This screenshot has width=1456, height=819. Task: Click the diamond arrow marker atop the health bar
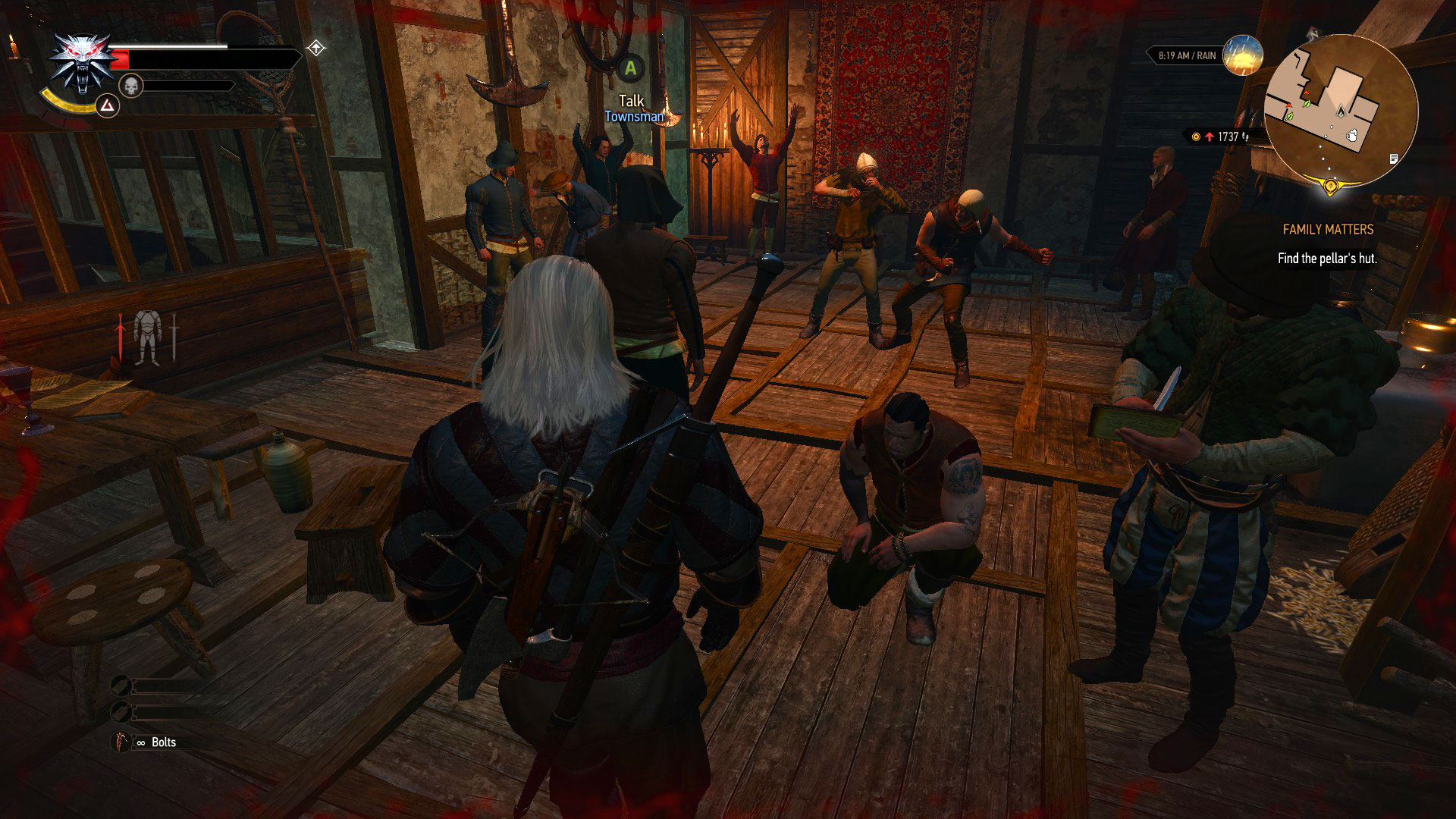[x=316, y=49]
